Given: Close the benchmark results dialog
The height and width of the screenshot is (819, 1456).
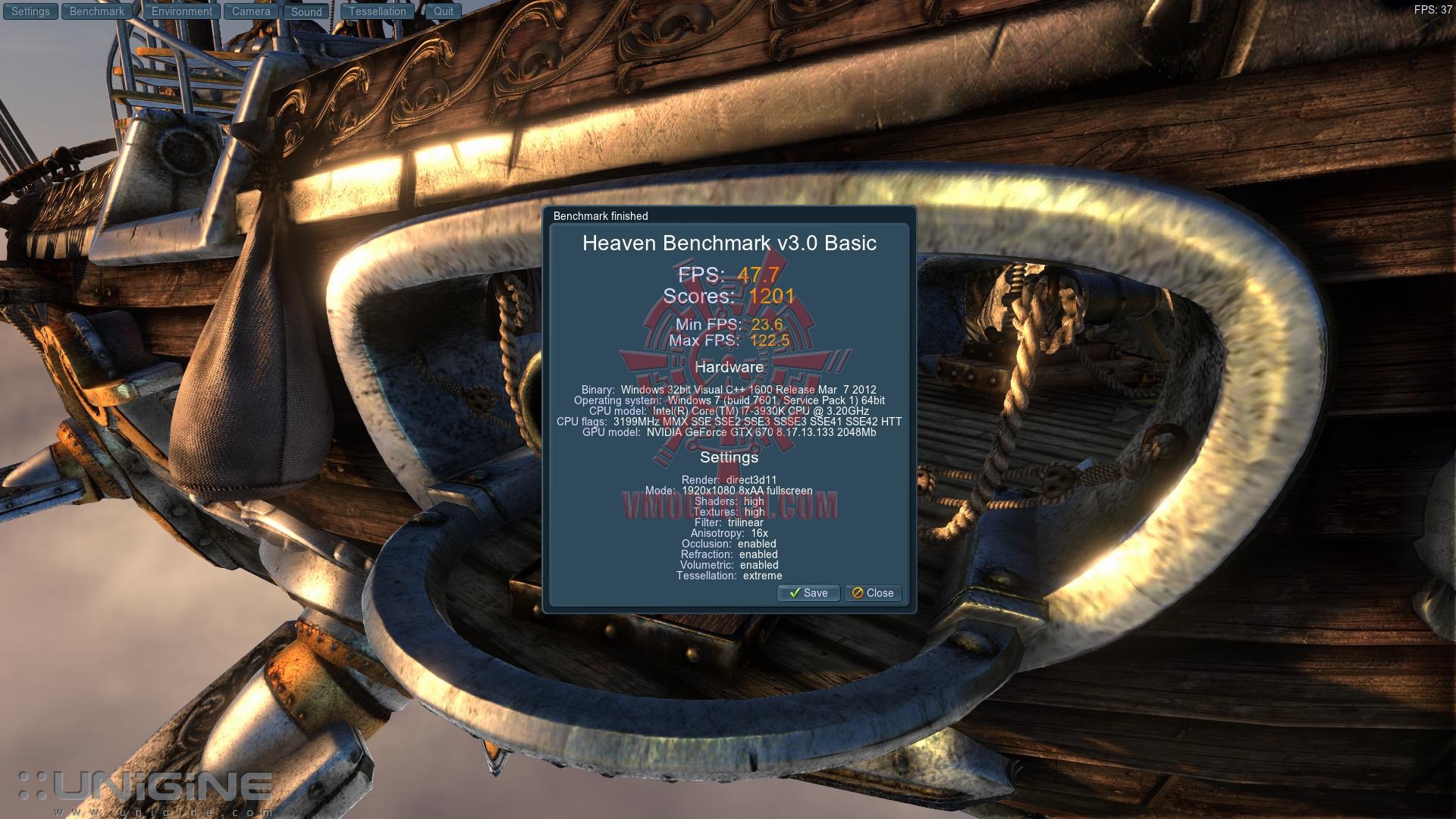Looking at the screenshot, I should click(873, 593).
